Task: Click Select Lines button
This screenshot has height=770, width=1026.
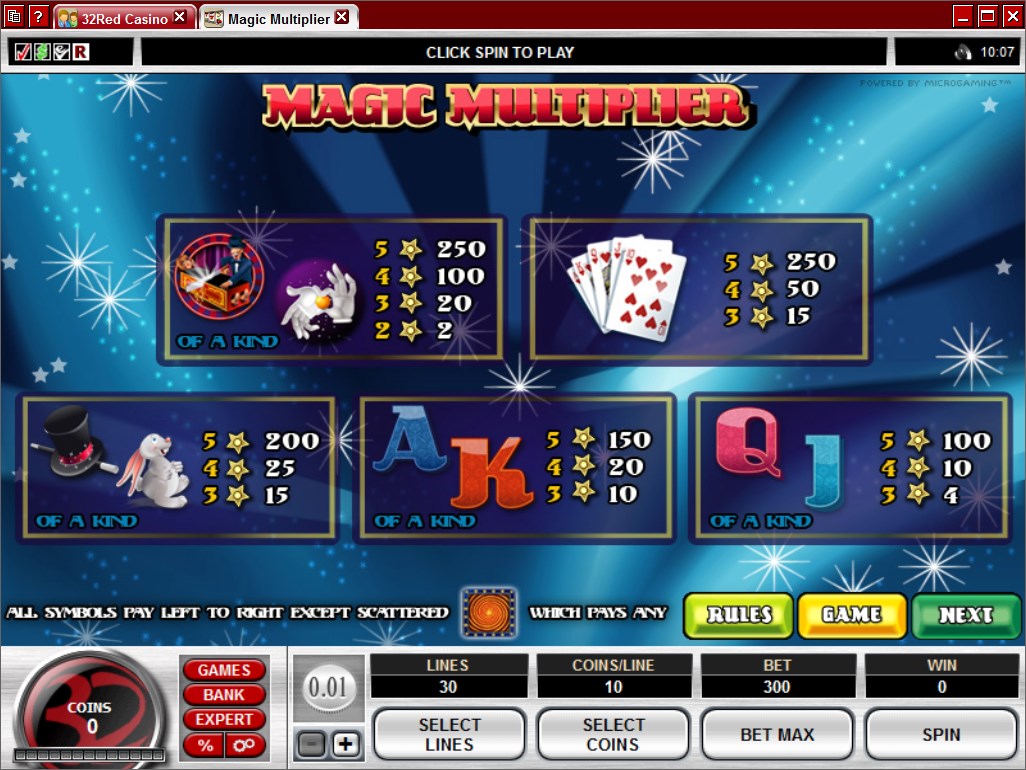Action: [x=449, y=735]
